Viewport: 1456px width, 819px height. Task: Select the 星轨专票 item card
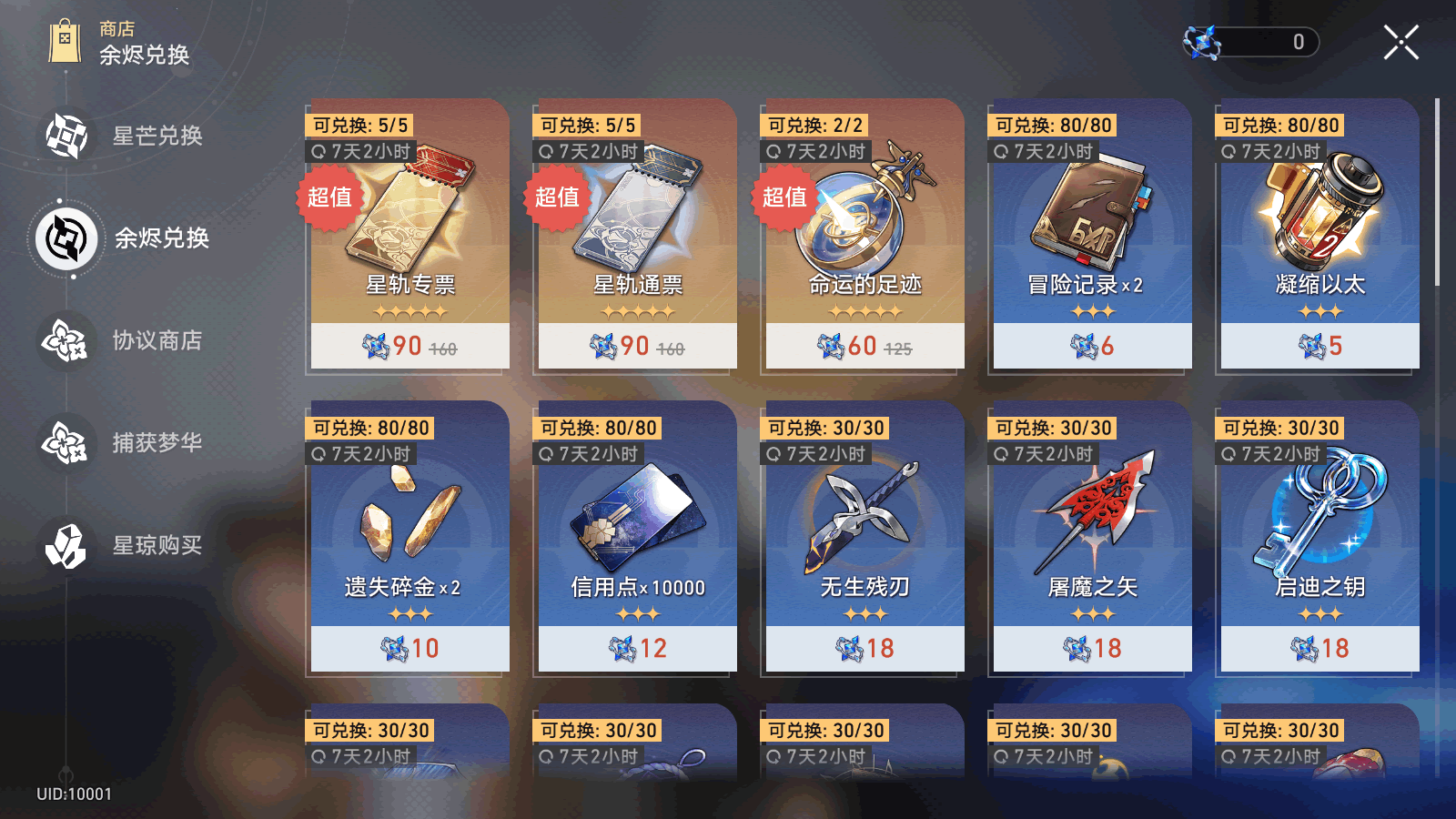(x=409, y=235)
